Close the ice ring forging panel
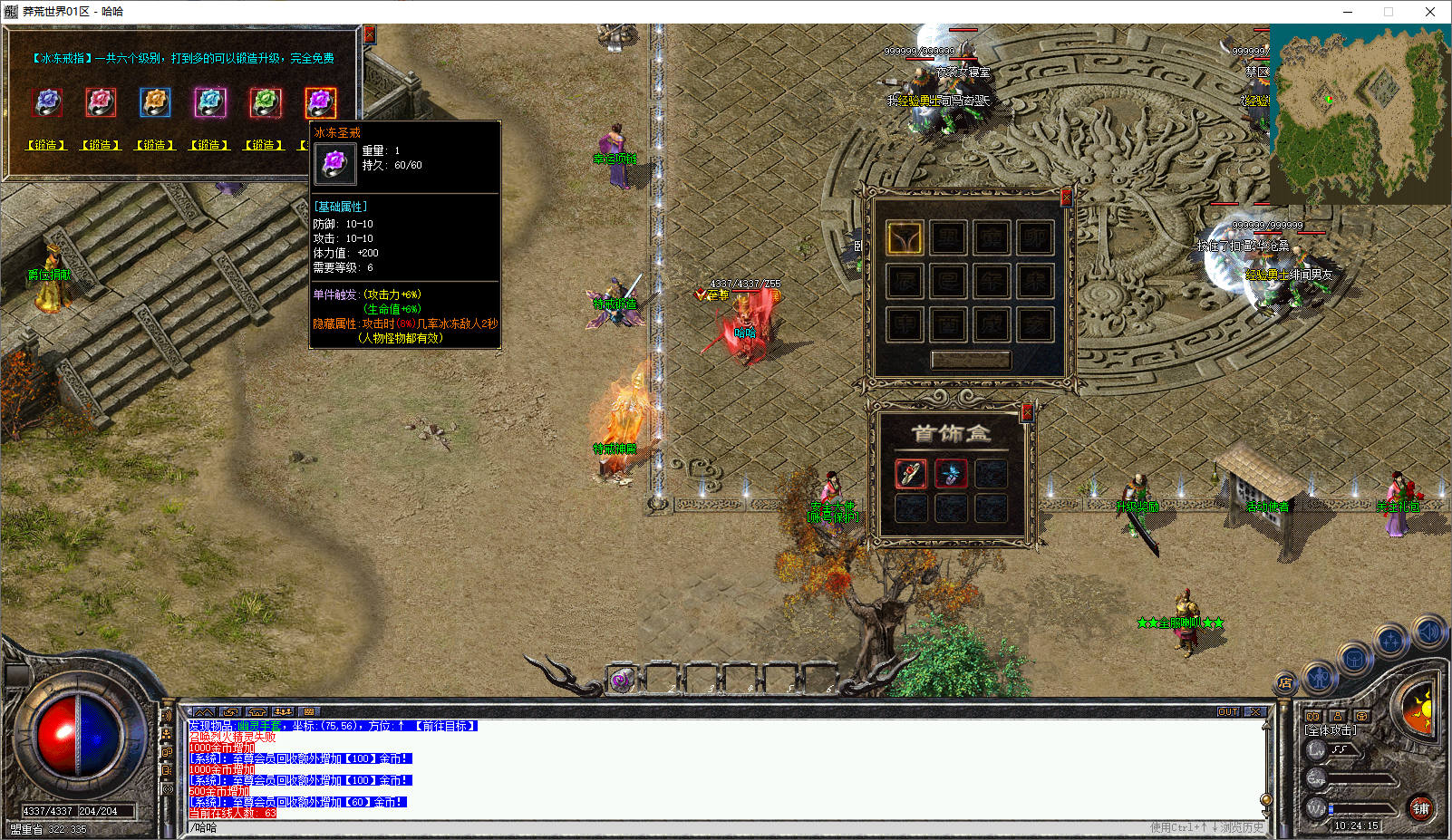This screenshot has width=1452, height=840. pos(369,34)
